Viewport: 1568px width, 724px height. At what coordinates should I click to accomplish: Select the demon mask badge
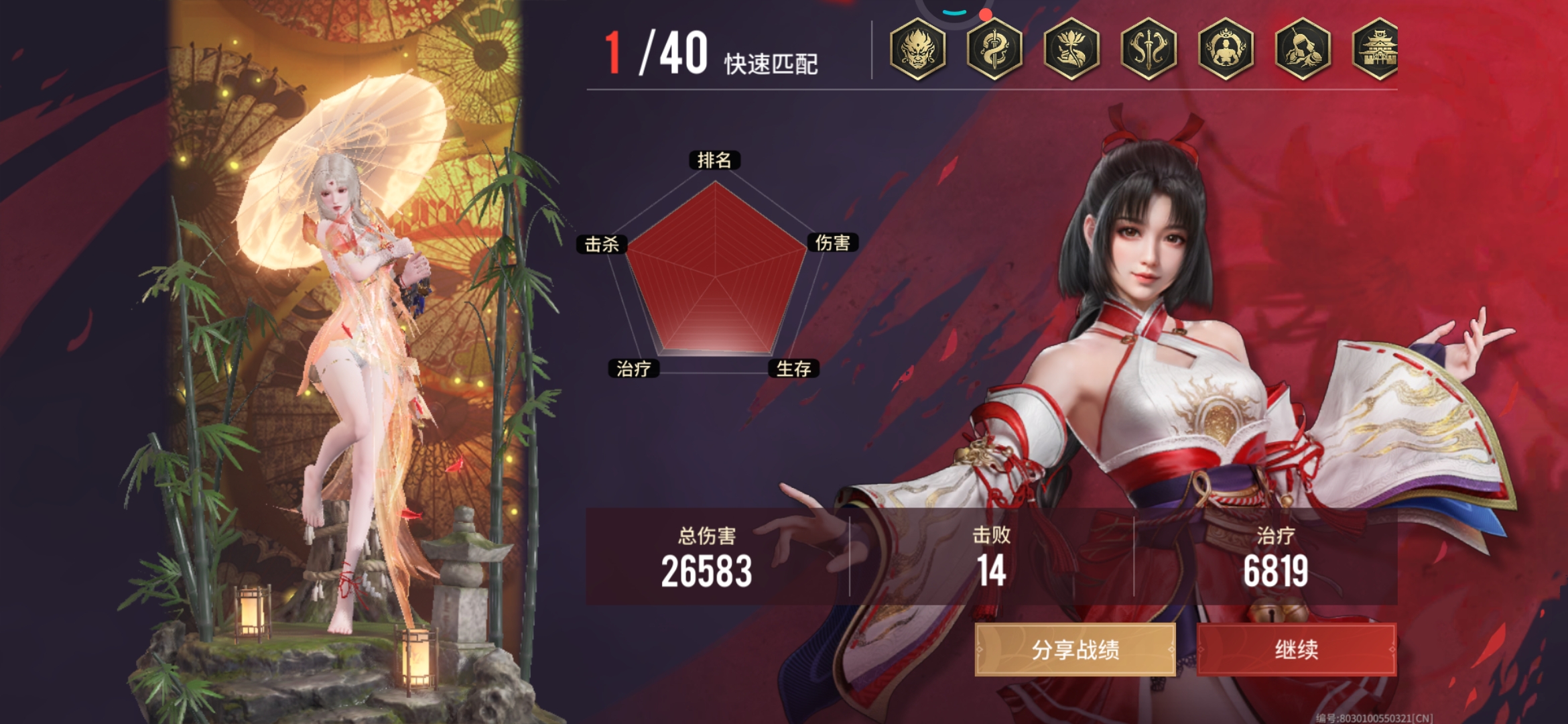click(x=917, y=49)
